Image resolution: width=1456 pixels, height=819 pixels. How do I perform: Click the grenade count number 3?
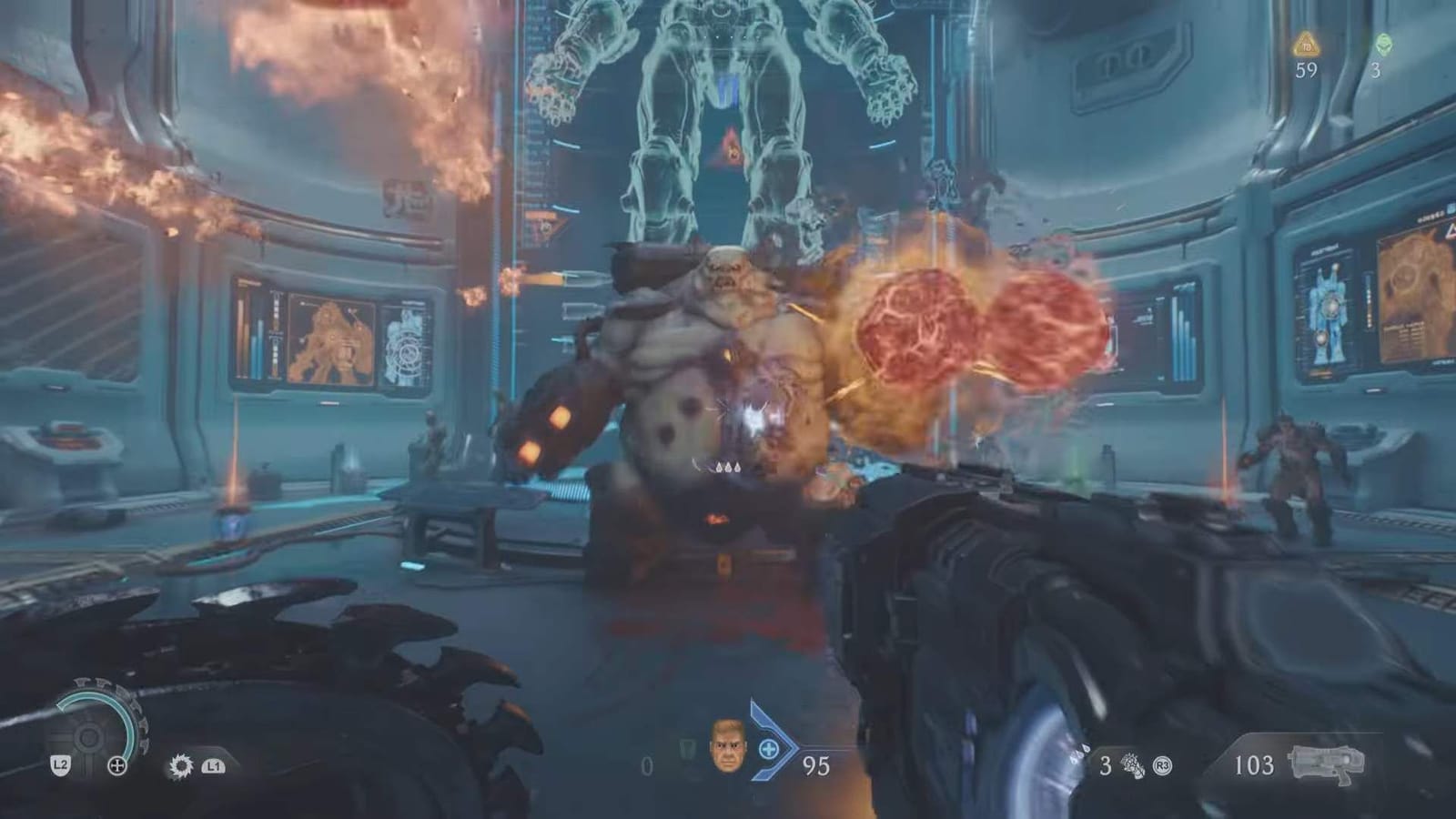point(1106,765)
